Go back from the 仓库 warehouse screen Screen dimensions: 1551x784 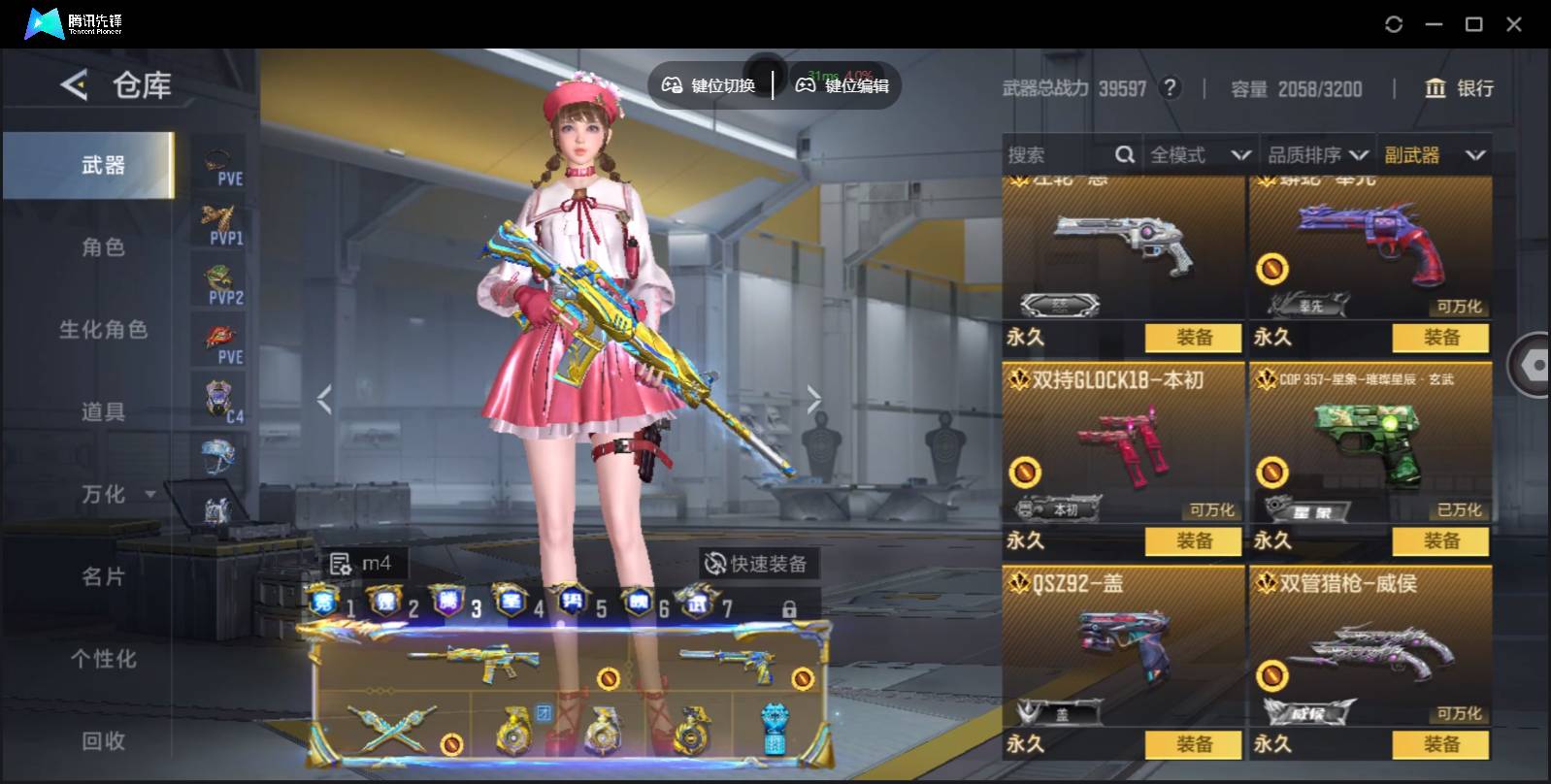pyautogui.click(x=74, y=85)
